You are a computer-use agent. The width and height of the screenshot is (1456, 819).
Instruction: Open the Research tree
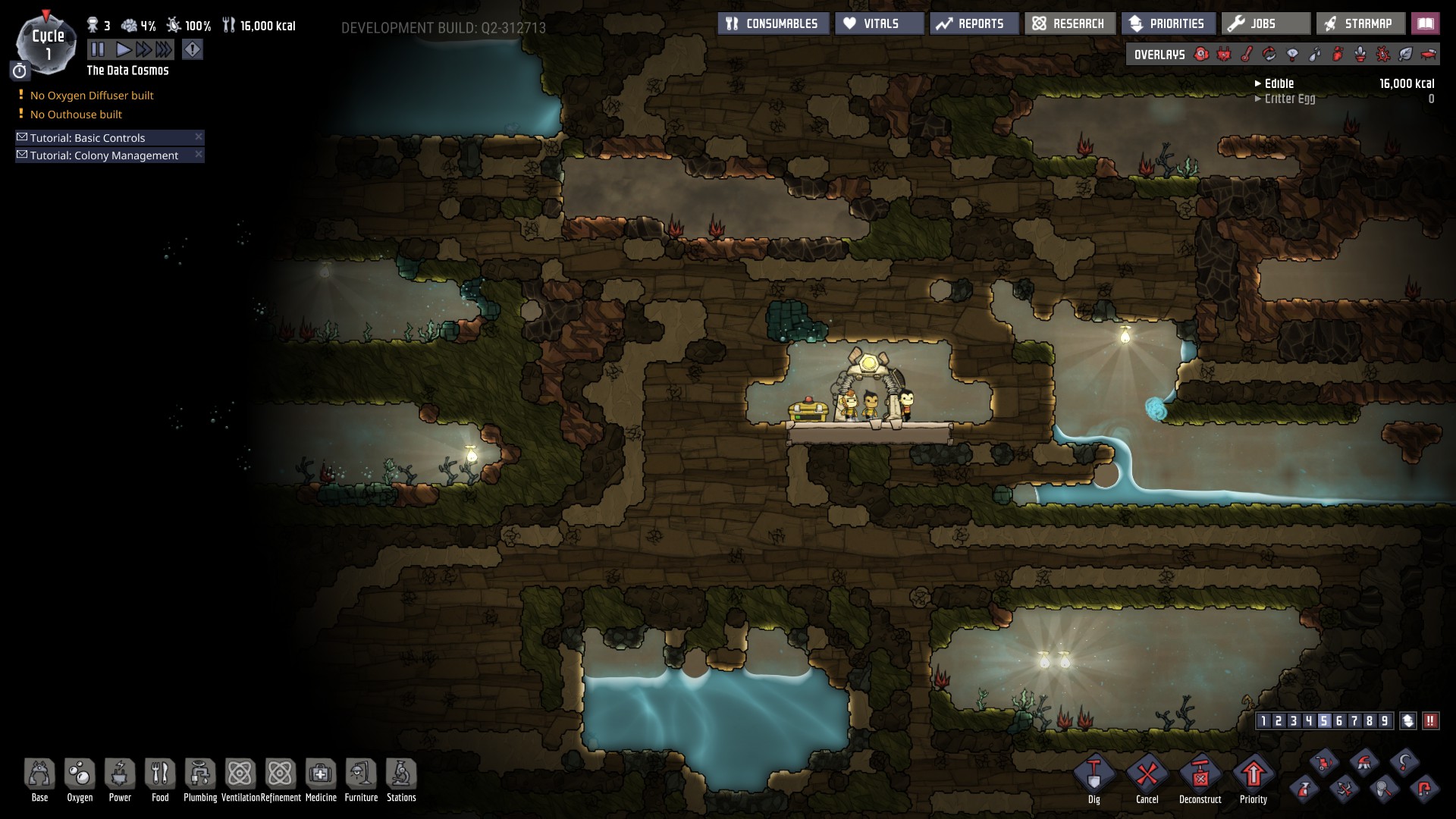pyautogui.click(x=1069, y=24)
